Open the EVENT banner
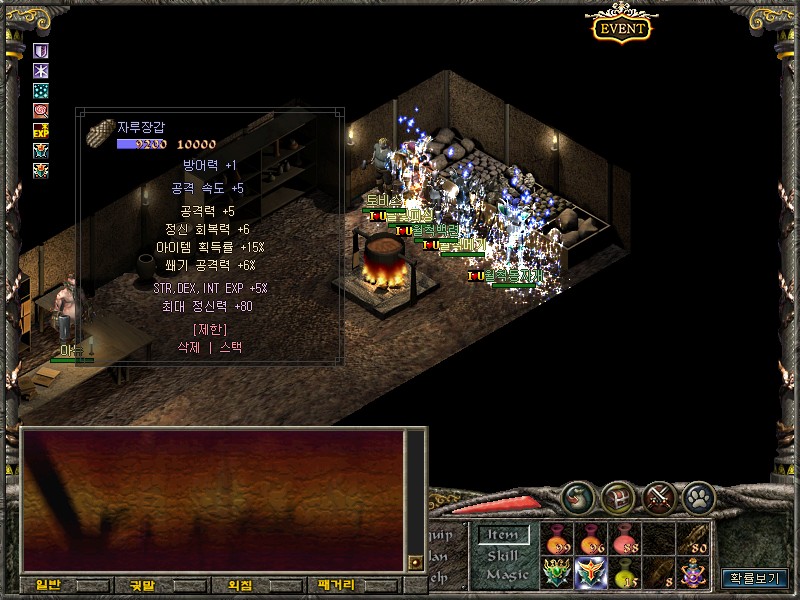This screenshot has height=600, width=800. click(622, 27)
